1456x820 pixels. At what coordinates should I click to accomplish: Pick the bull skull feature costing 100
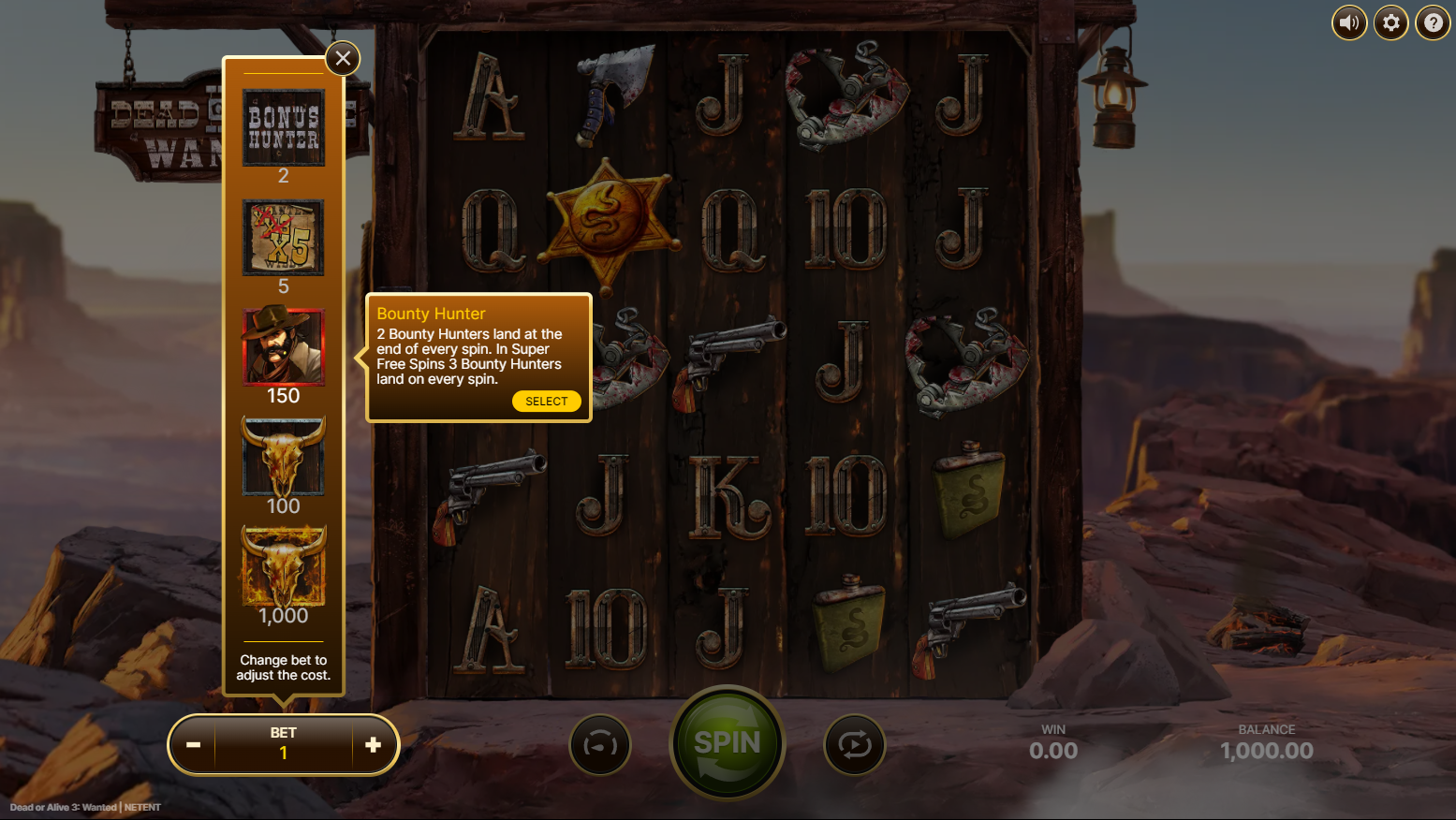coord(283,457)
